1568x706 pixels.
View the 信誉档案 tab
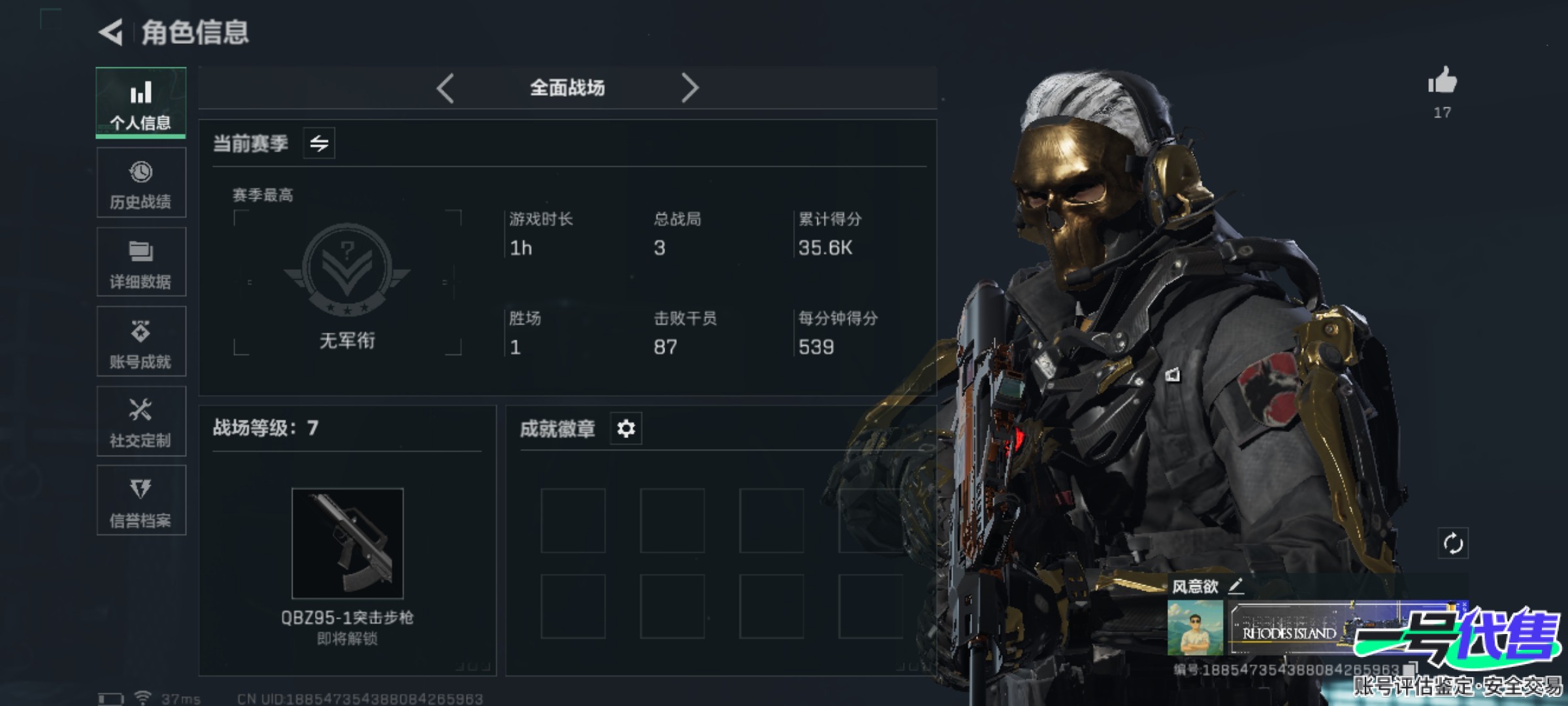pos(141,501)
